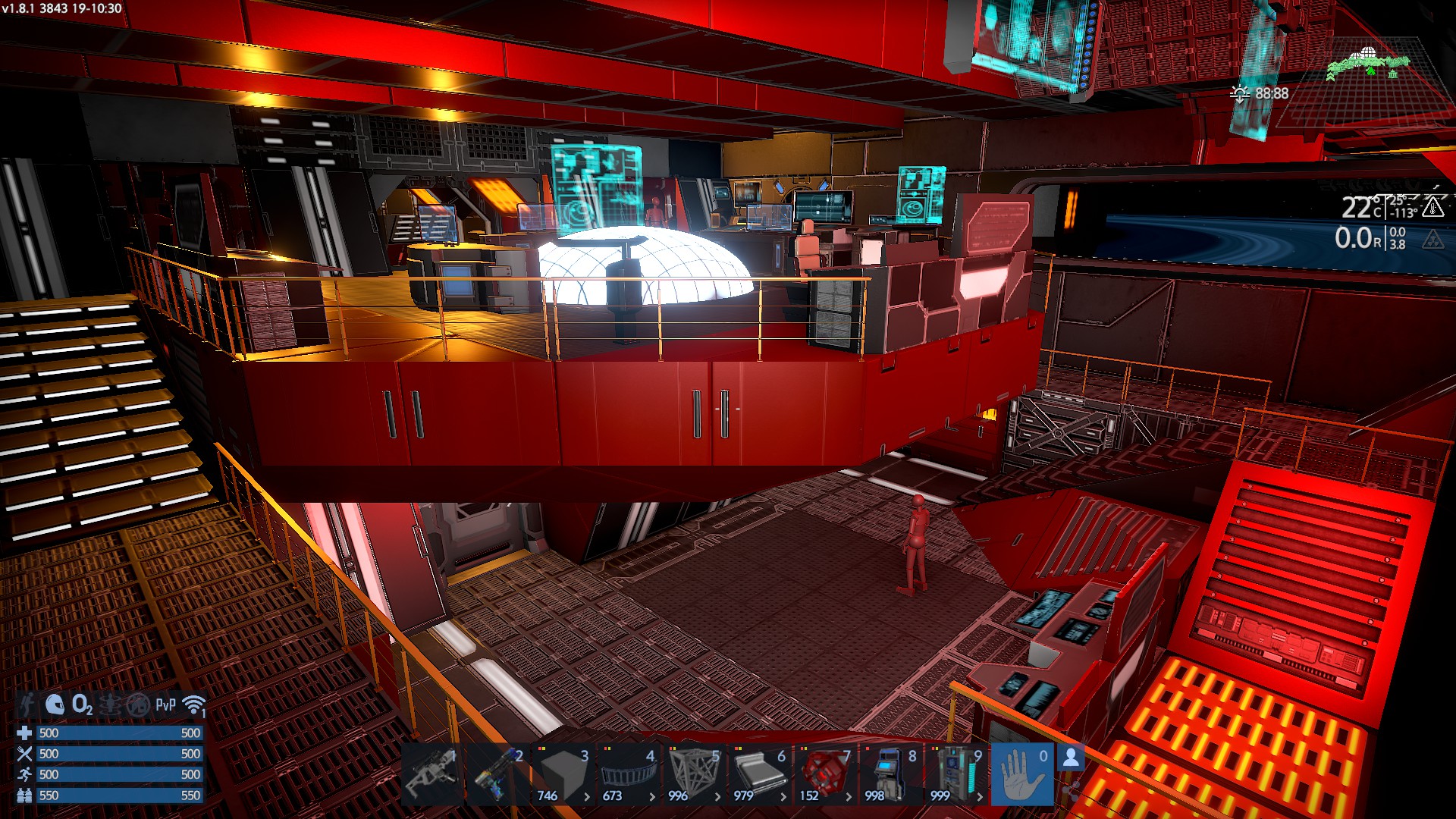1456x819 pixels.
Task: Toggle the helmet status icon
Action: pyautogui.click(x=55, y=705)
